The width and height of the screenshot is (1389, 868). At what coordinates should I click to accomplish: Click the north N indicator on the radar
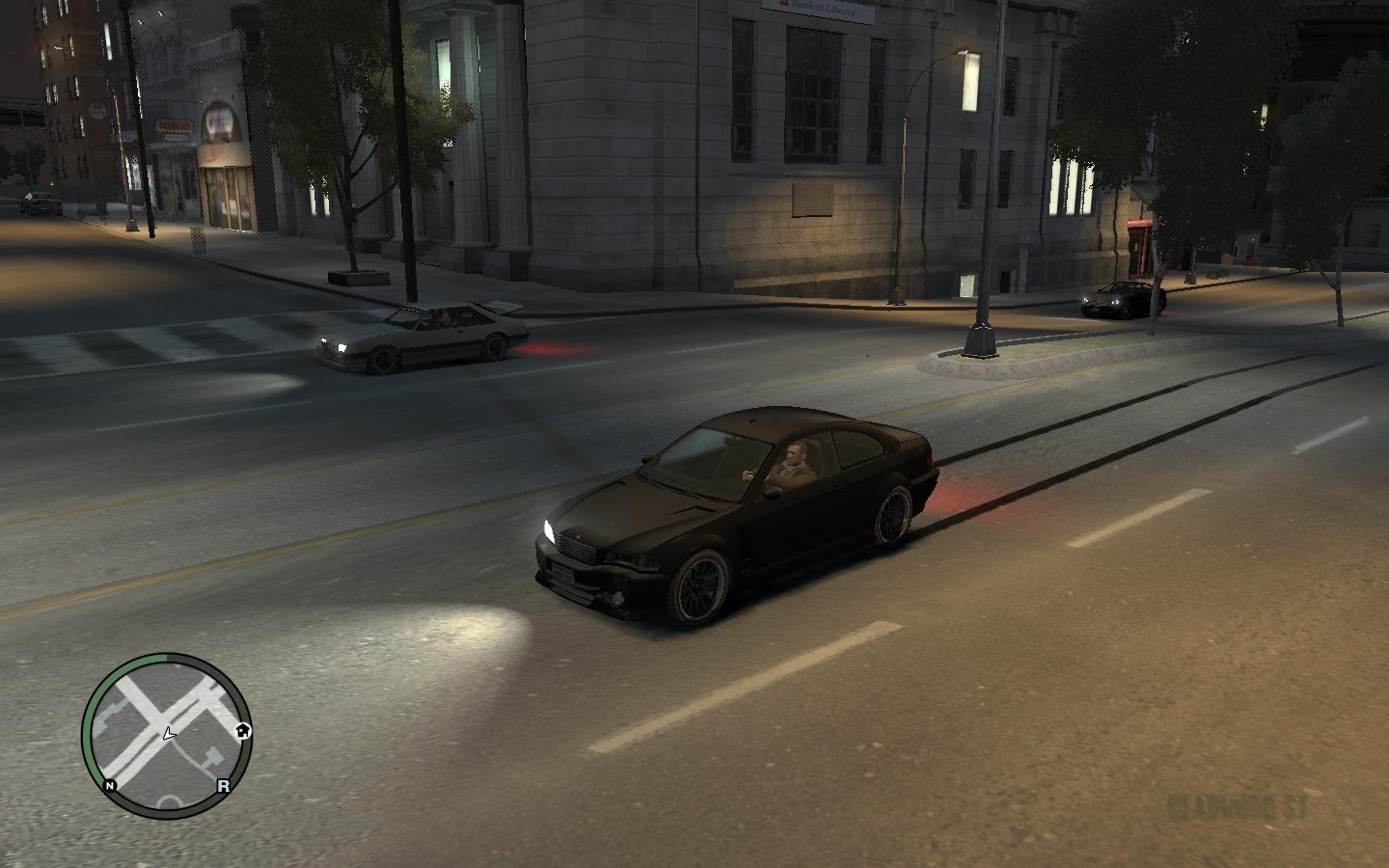click(x=110, y=785)
